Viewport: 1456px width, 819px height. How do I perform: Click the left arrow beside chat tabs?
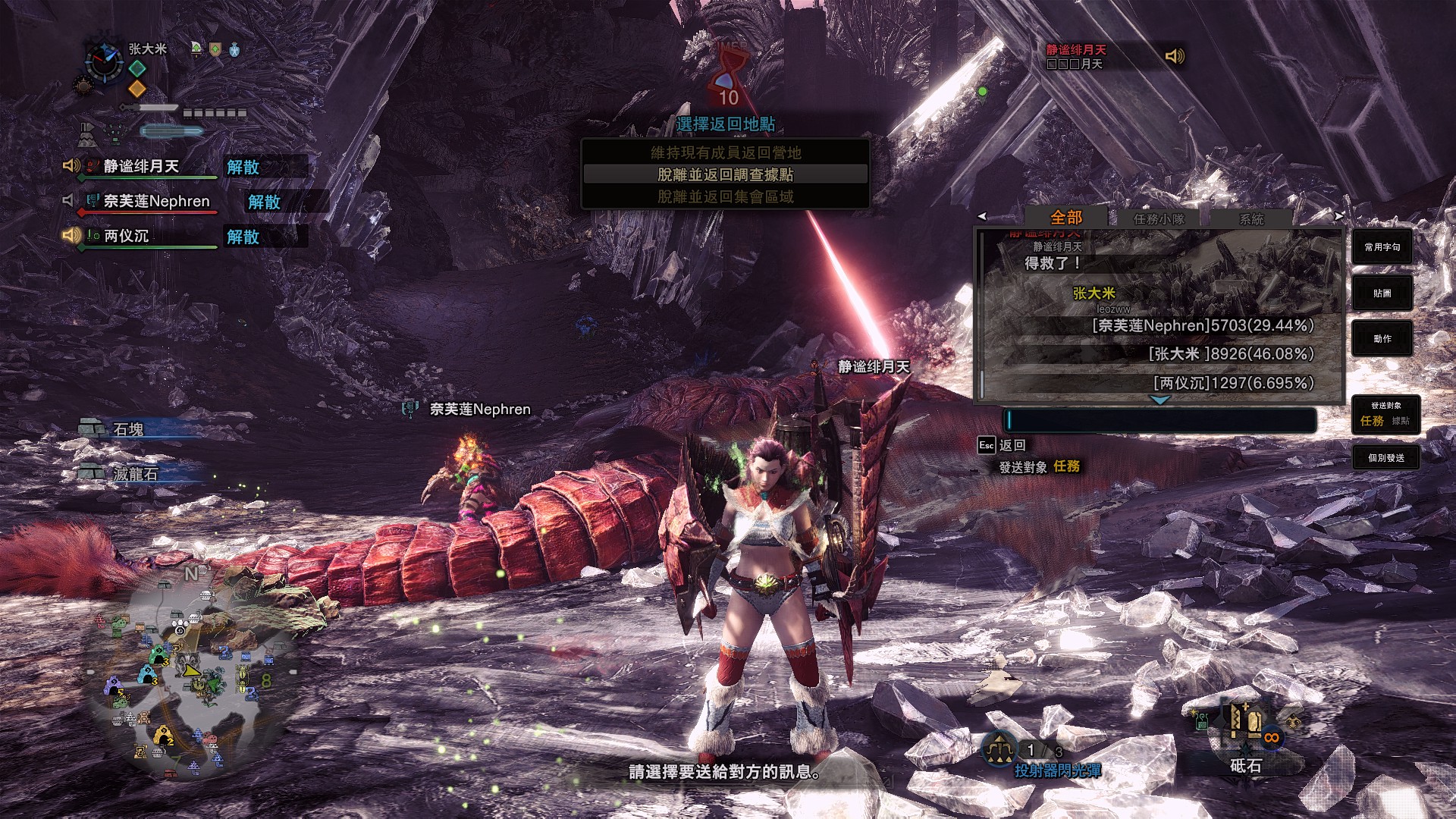(x=982, y=216)
